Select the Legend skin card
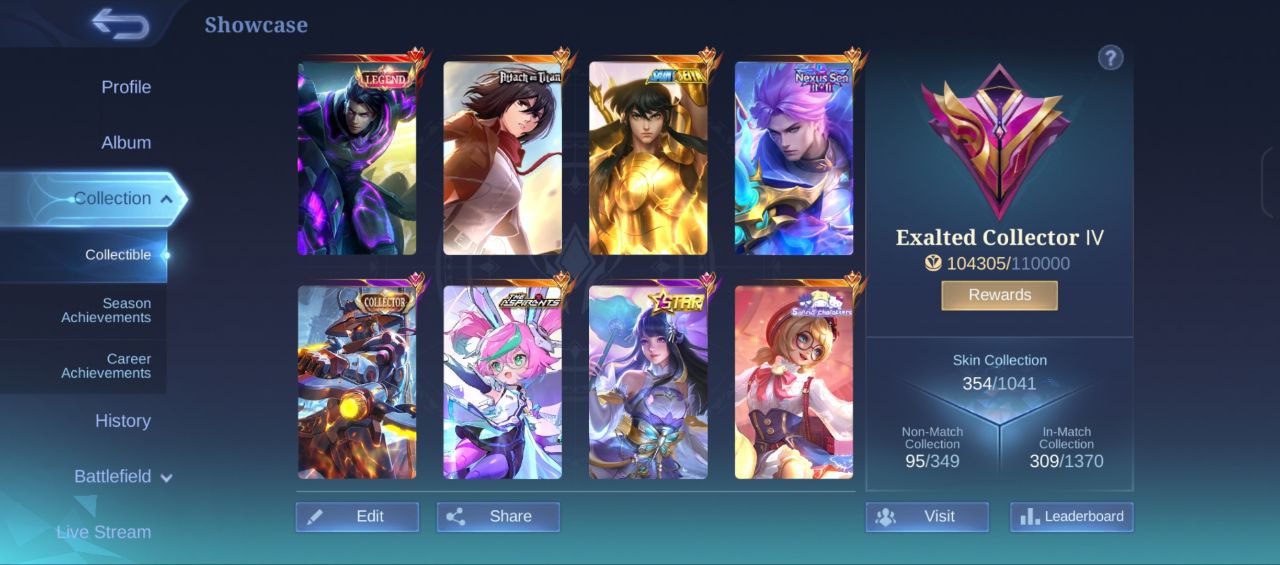 [x=357, y=159]
